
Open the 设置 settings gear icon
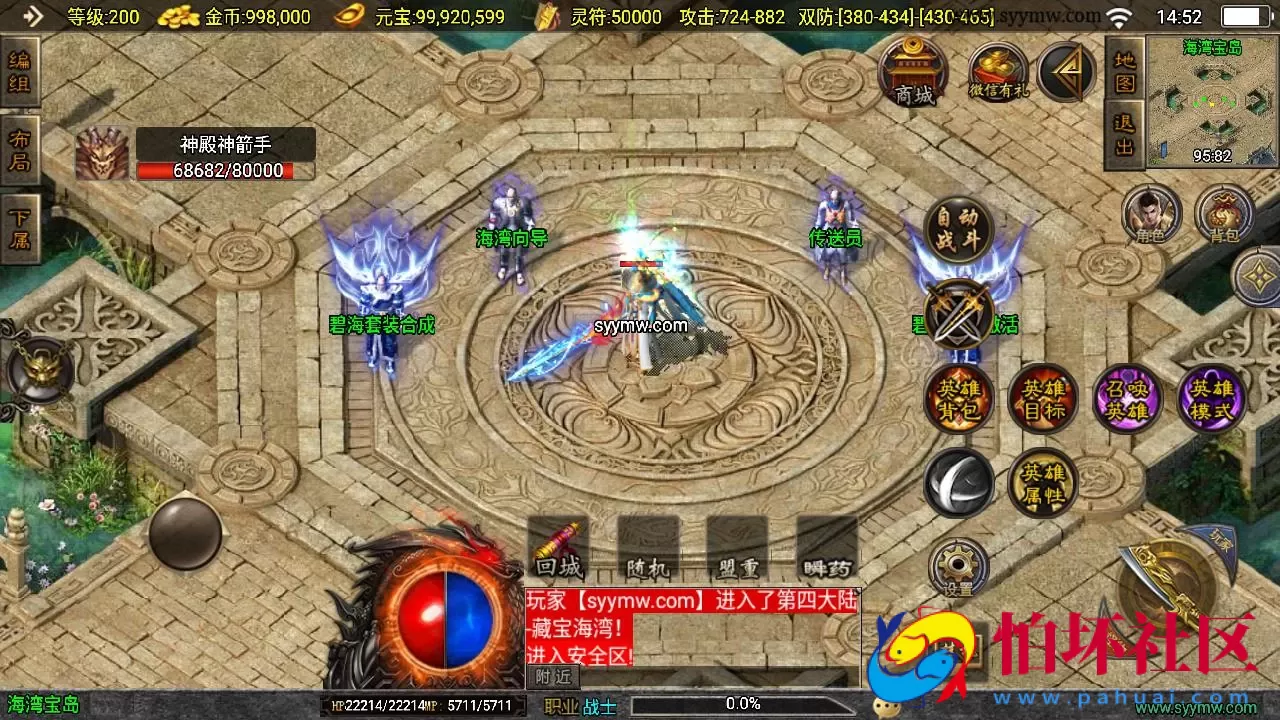point(958,565)
